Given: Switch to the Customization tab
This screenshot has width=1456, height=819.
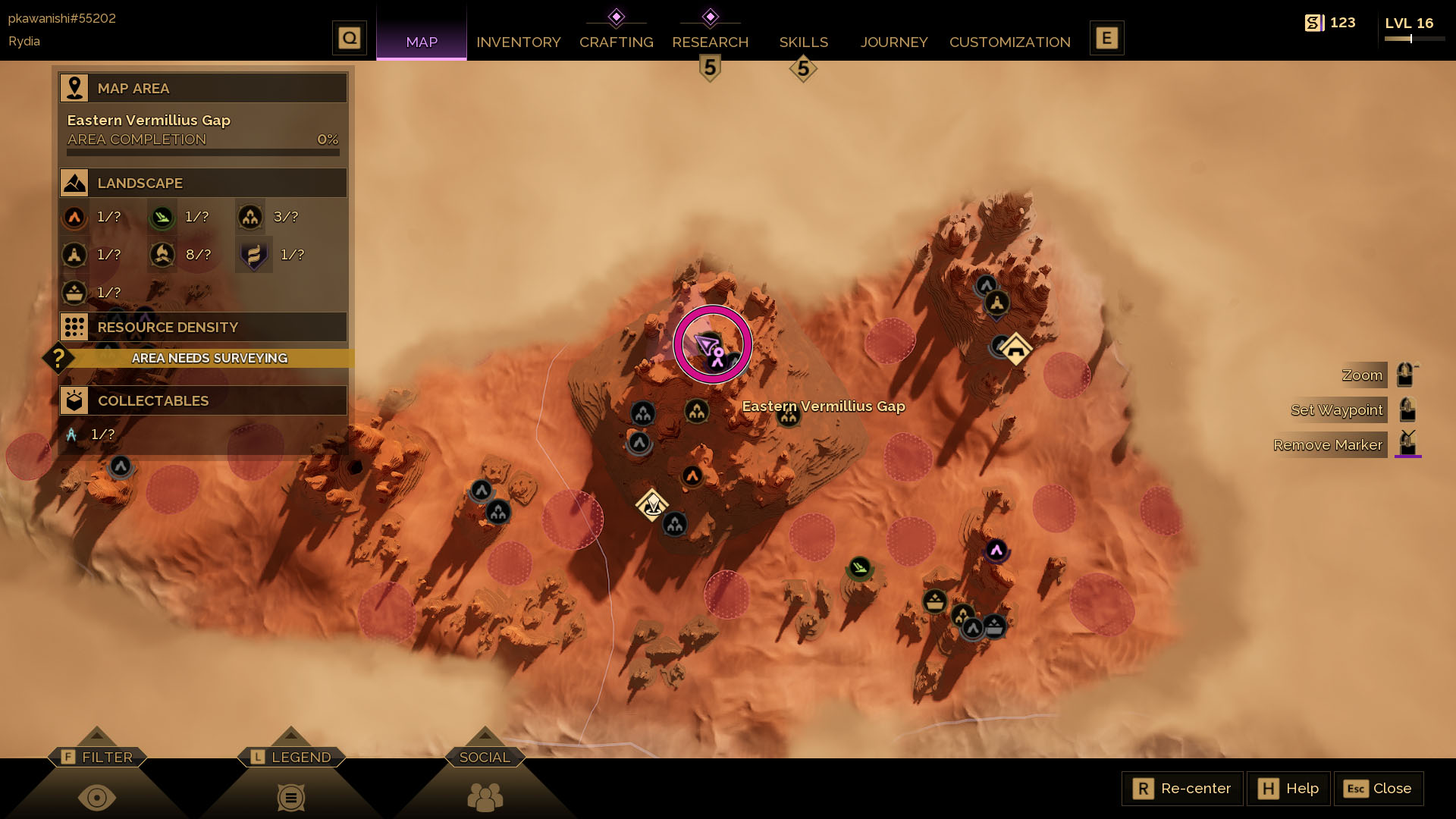Looking at the screenshot, I should 1009,42.
